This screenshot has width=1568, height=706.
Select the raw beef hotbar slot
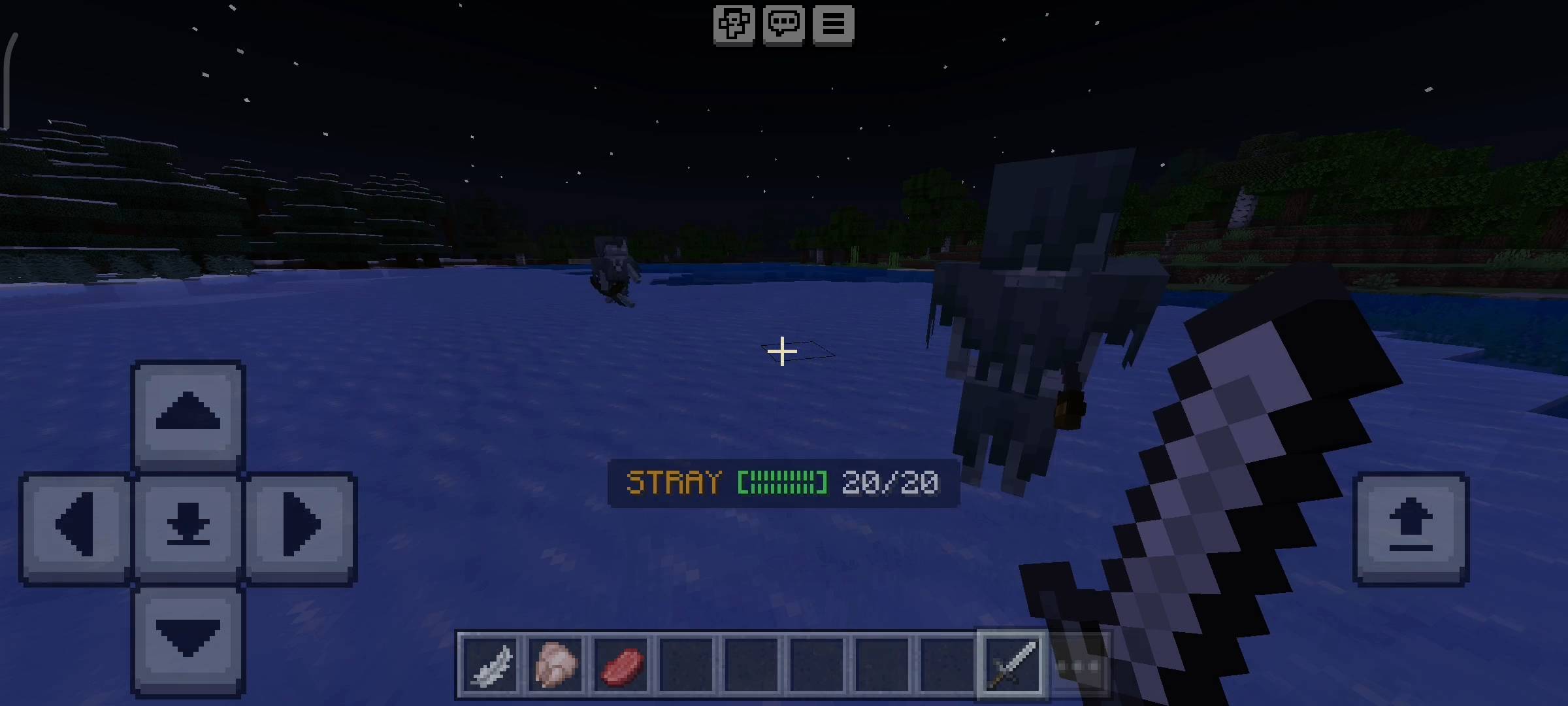coord(621,664)
